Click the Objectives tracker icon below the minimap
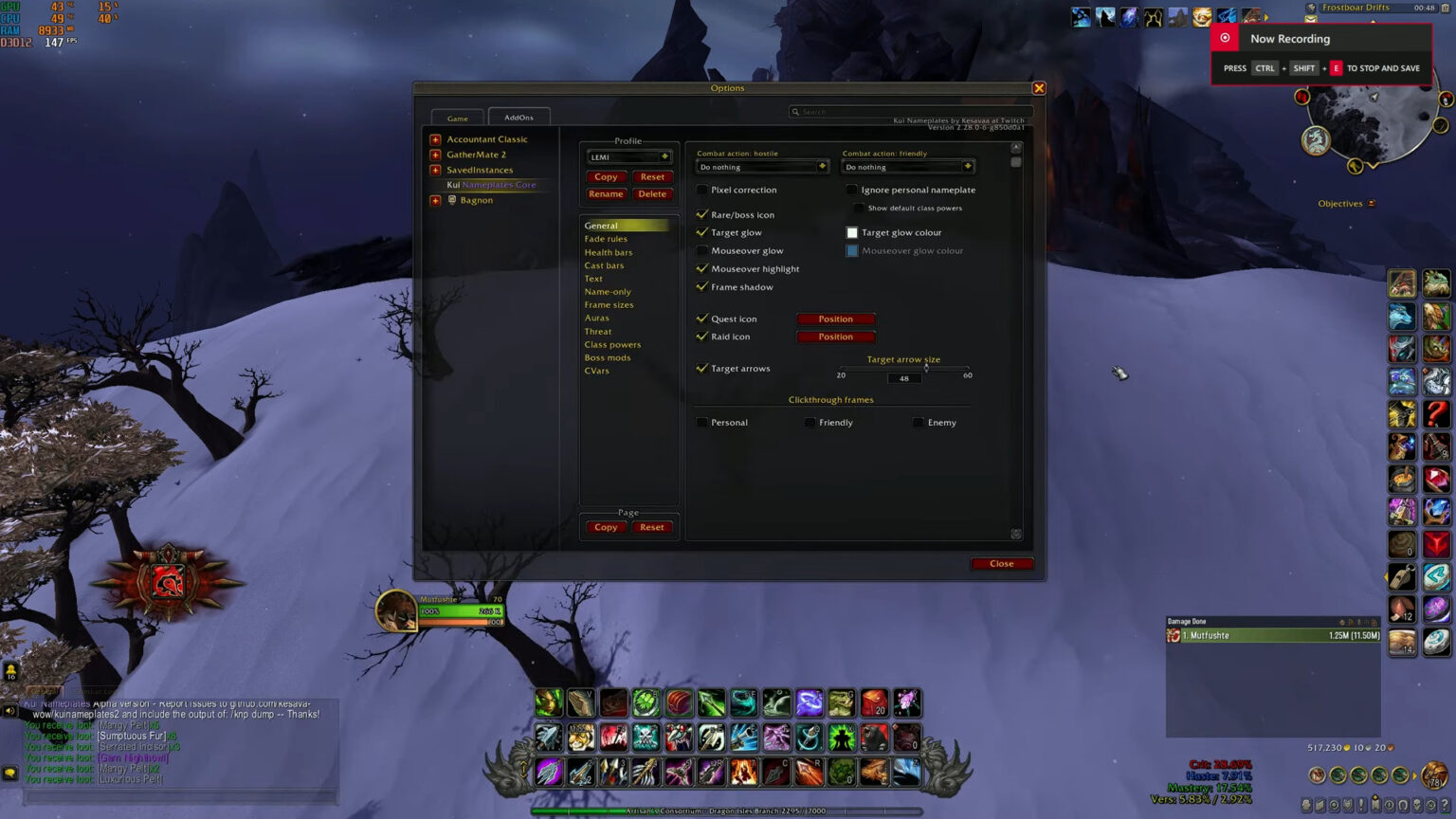Image resolution: width=1456 pixels, height=819 pixels. pos(1370,203)
